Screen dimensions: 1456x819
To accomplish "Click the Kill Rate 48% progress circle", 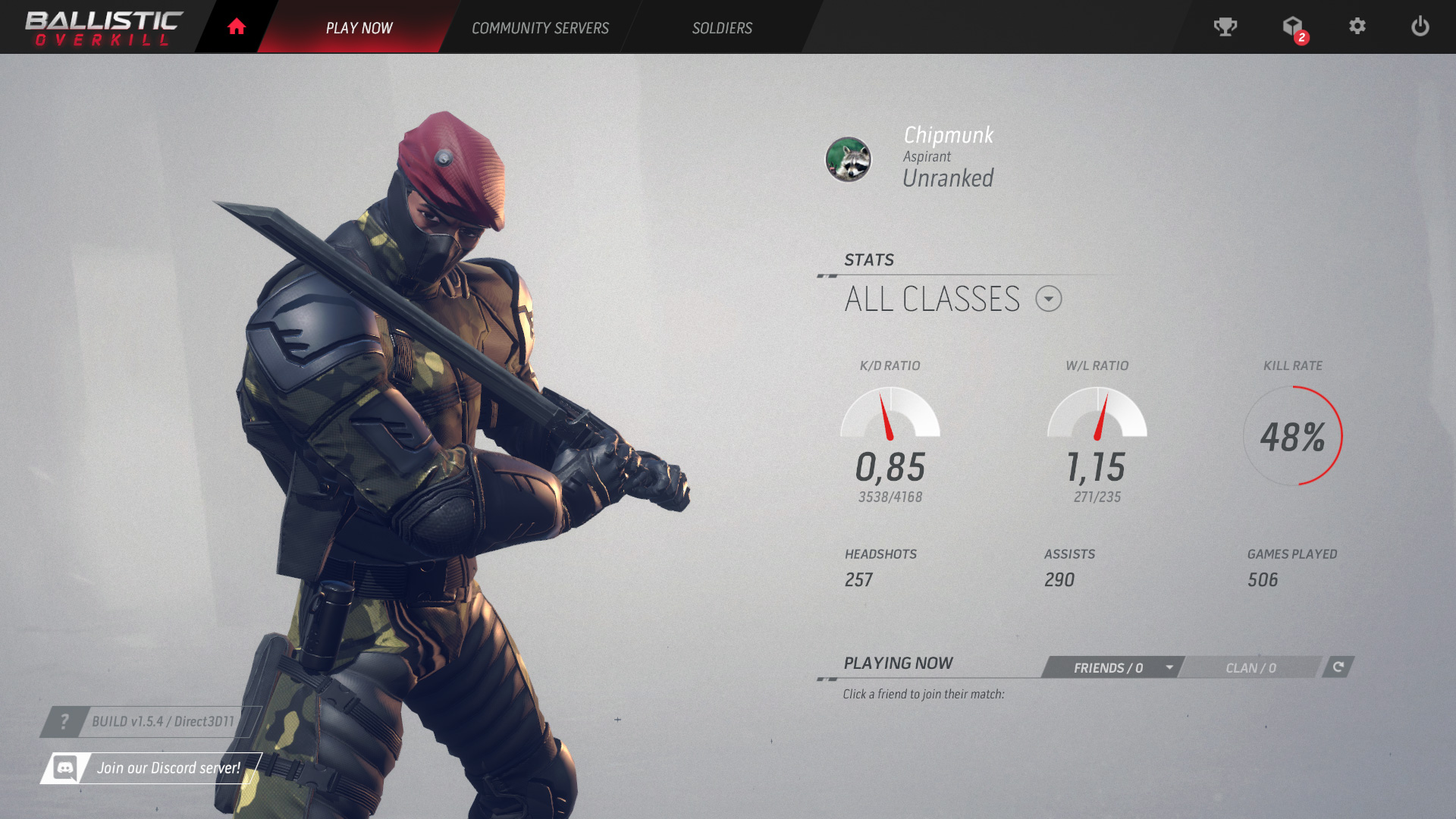I will 1293,437.
